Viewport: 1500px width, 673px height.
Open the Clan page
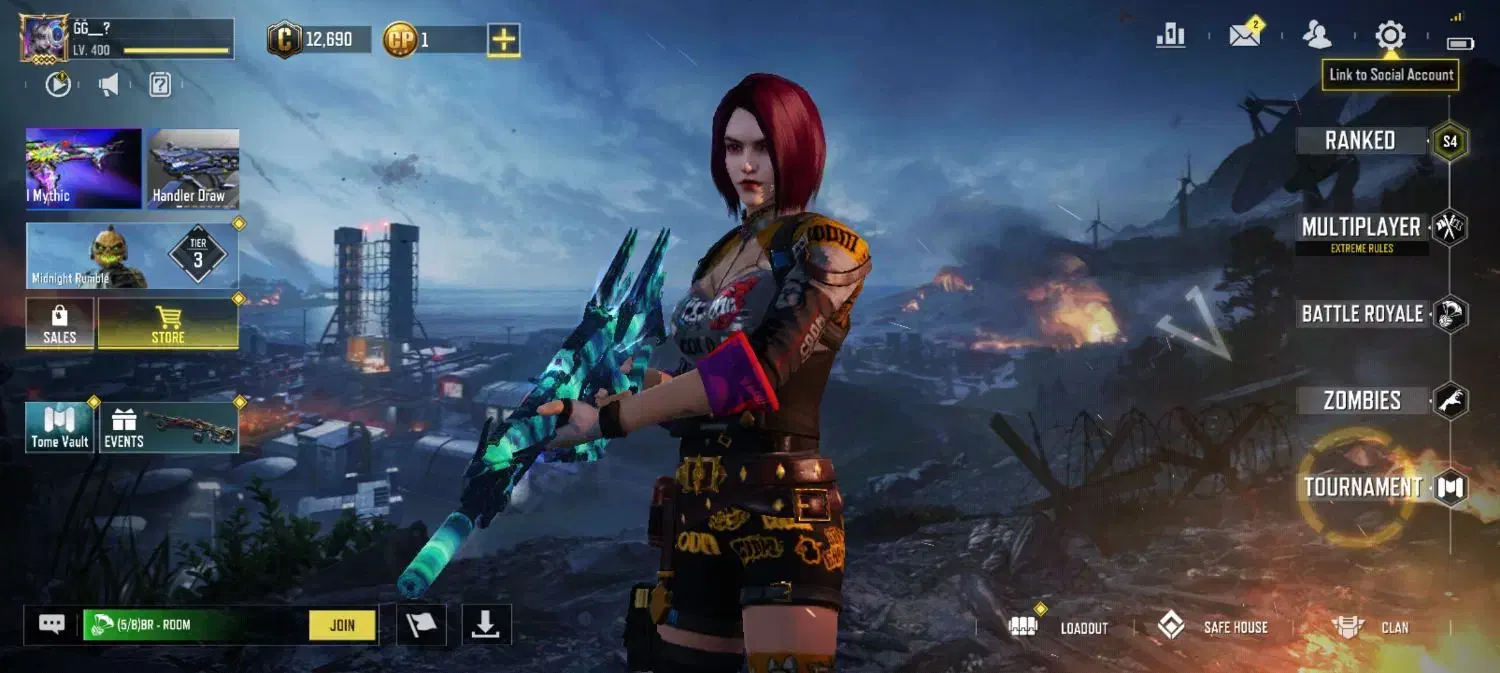[x=1372, y=627]
